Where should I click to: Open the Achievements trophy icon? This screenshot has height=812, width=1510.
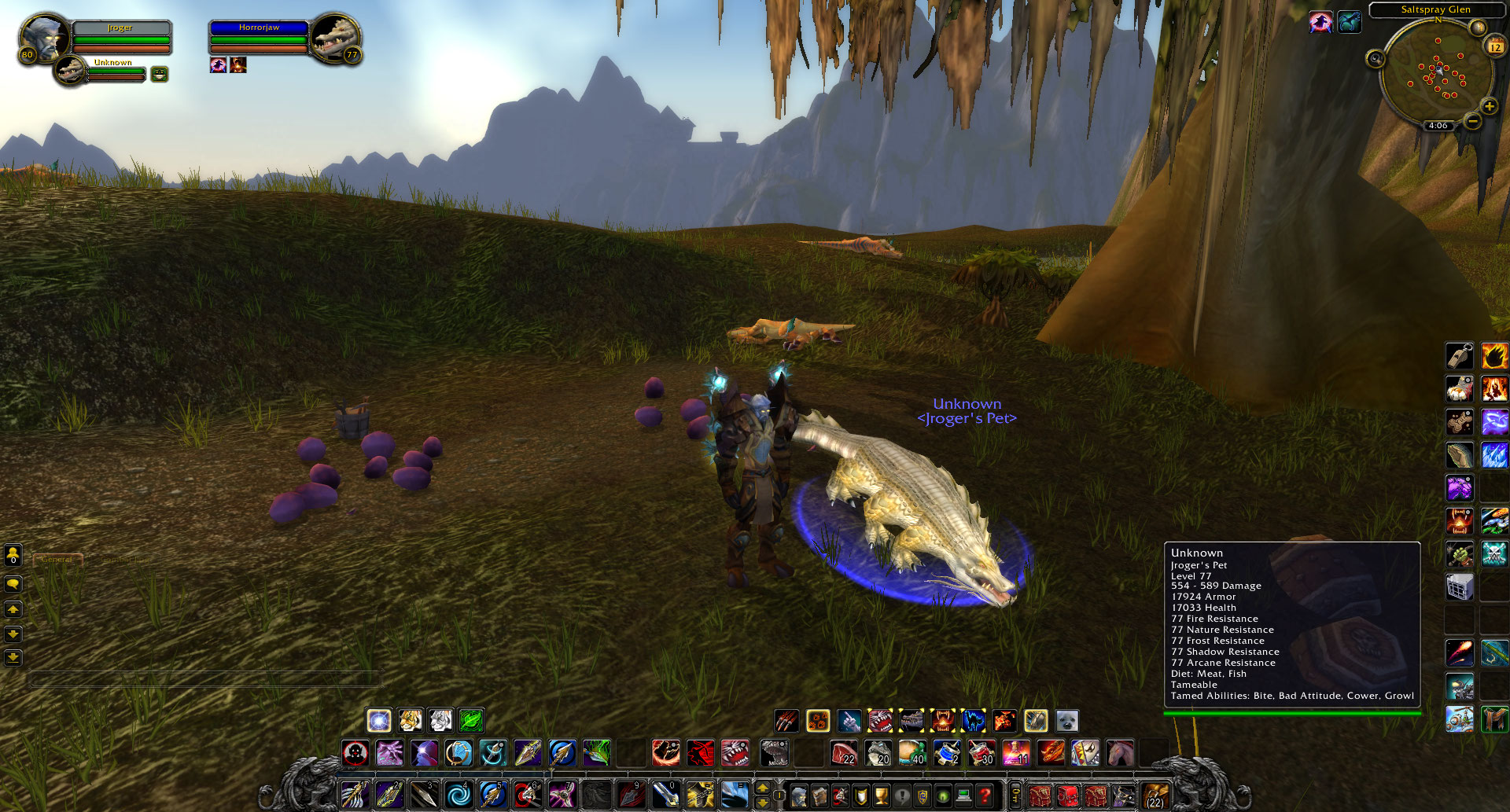pos(882,795)
